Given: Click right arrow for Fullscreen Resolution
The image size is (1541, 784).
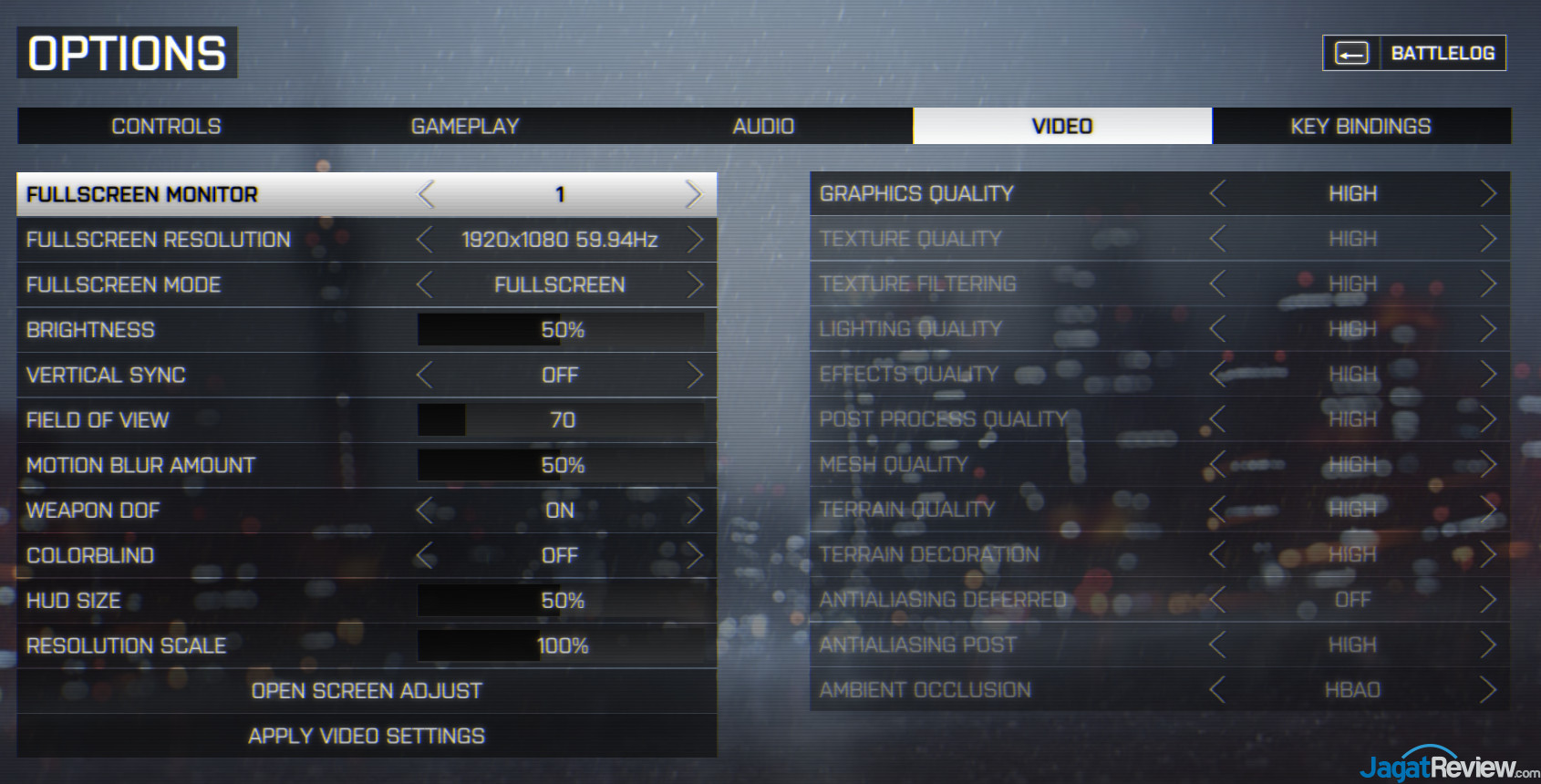Looking at the screenshot, I should [695, 240].
